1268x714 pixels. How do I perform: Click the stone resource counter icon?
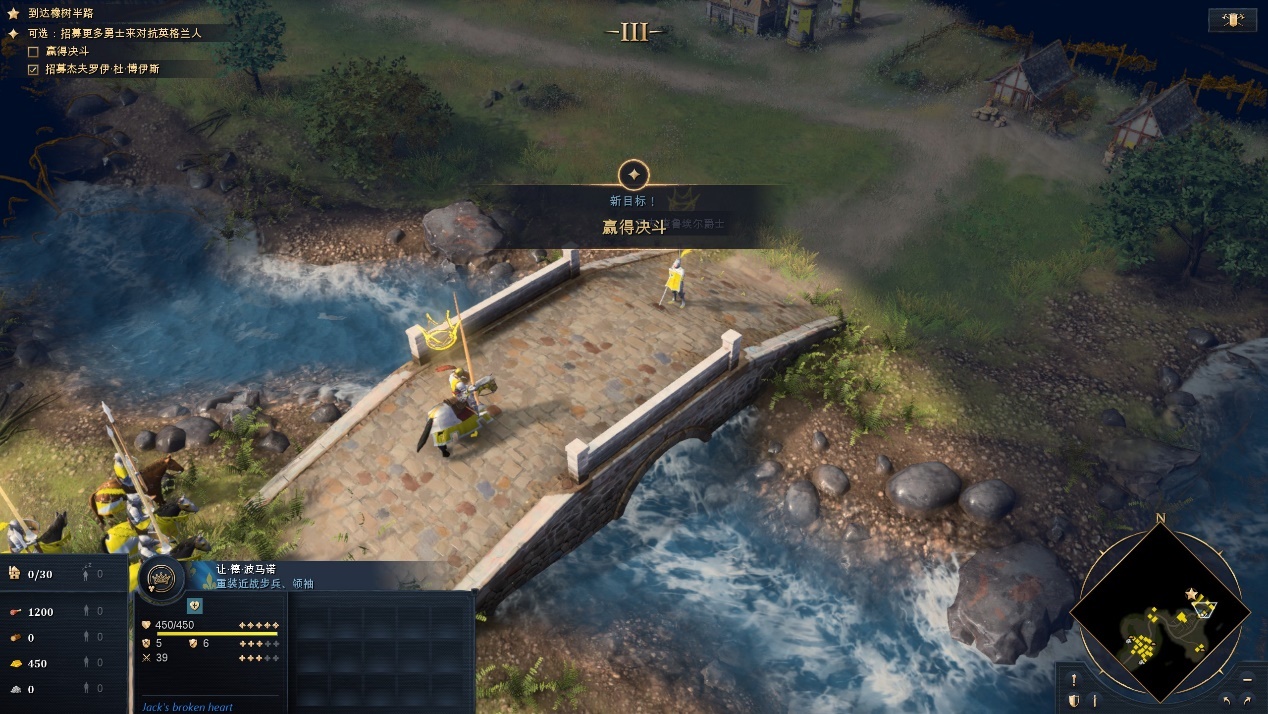coord(15,689)
